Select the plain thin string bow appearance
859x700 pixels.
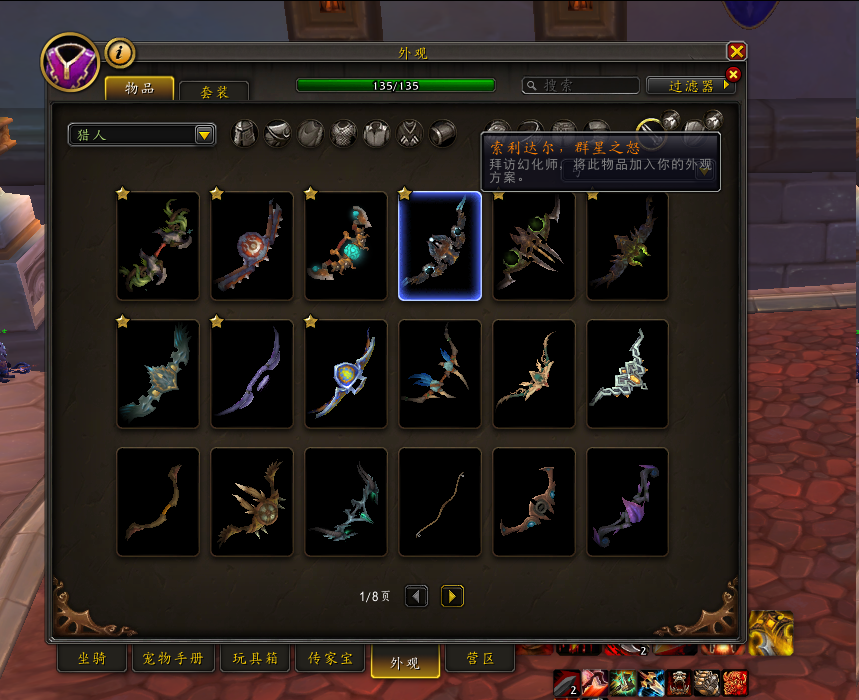(440, 502)
